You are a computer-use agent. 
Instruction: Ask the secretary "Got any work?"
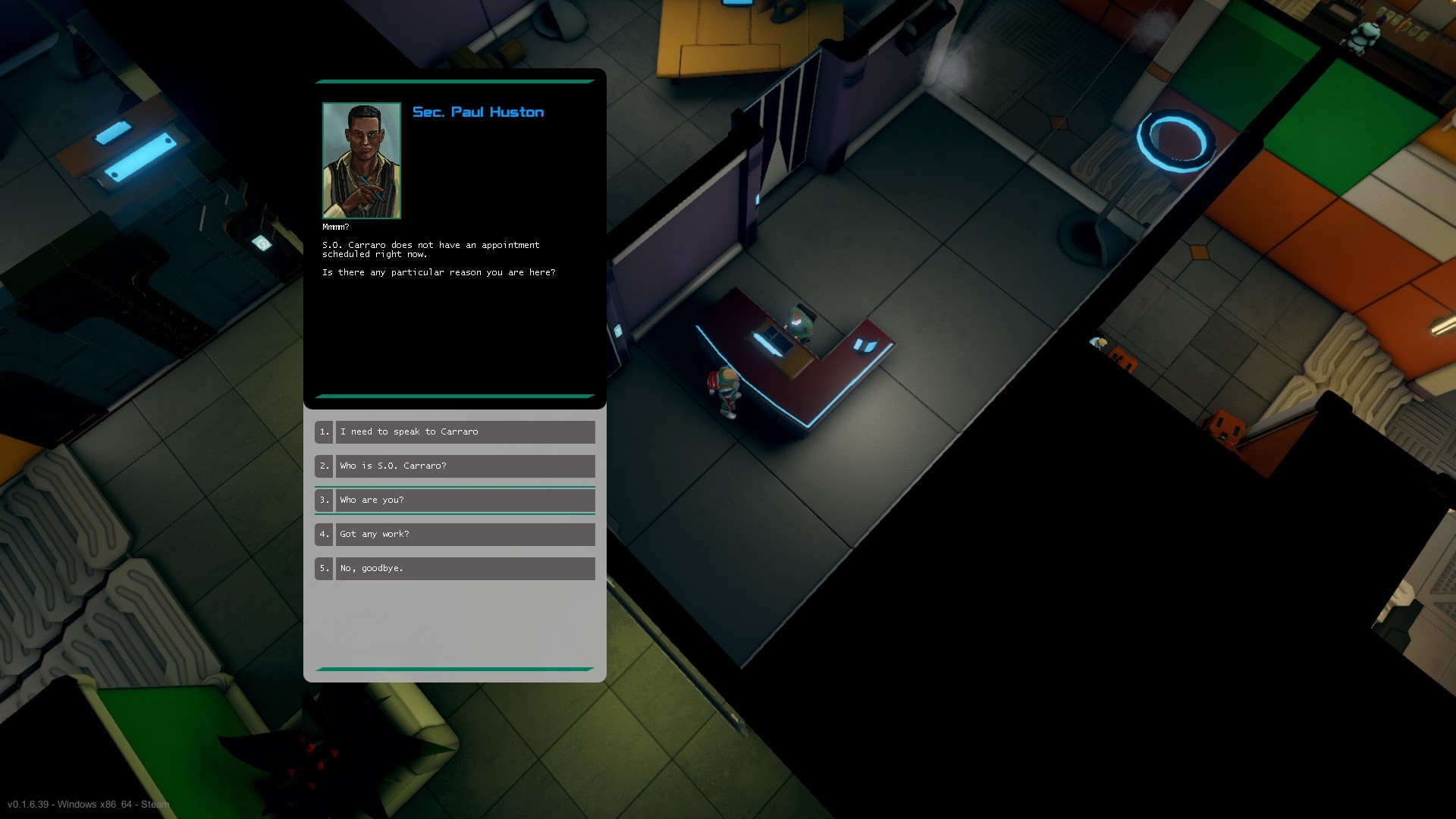coord(465,534)
